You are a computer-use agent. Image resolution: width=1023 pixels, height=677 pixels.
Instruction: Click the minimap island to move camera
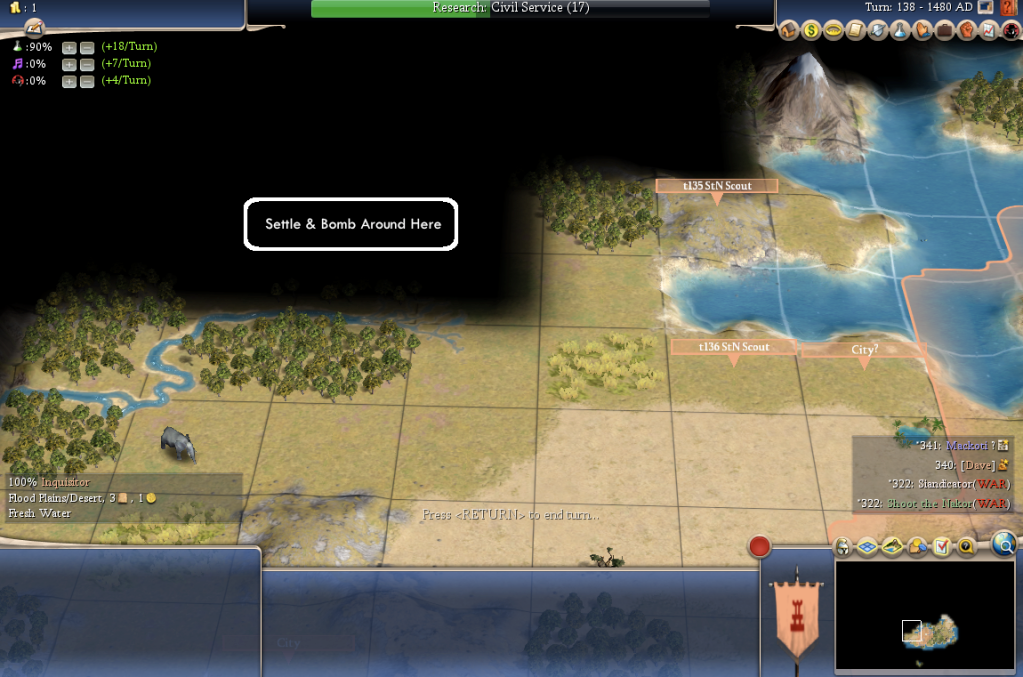point(935,632)
